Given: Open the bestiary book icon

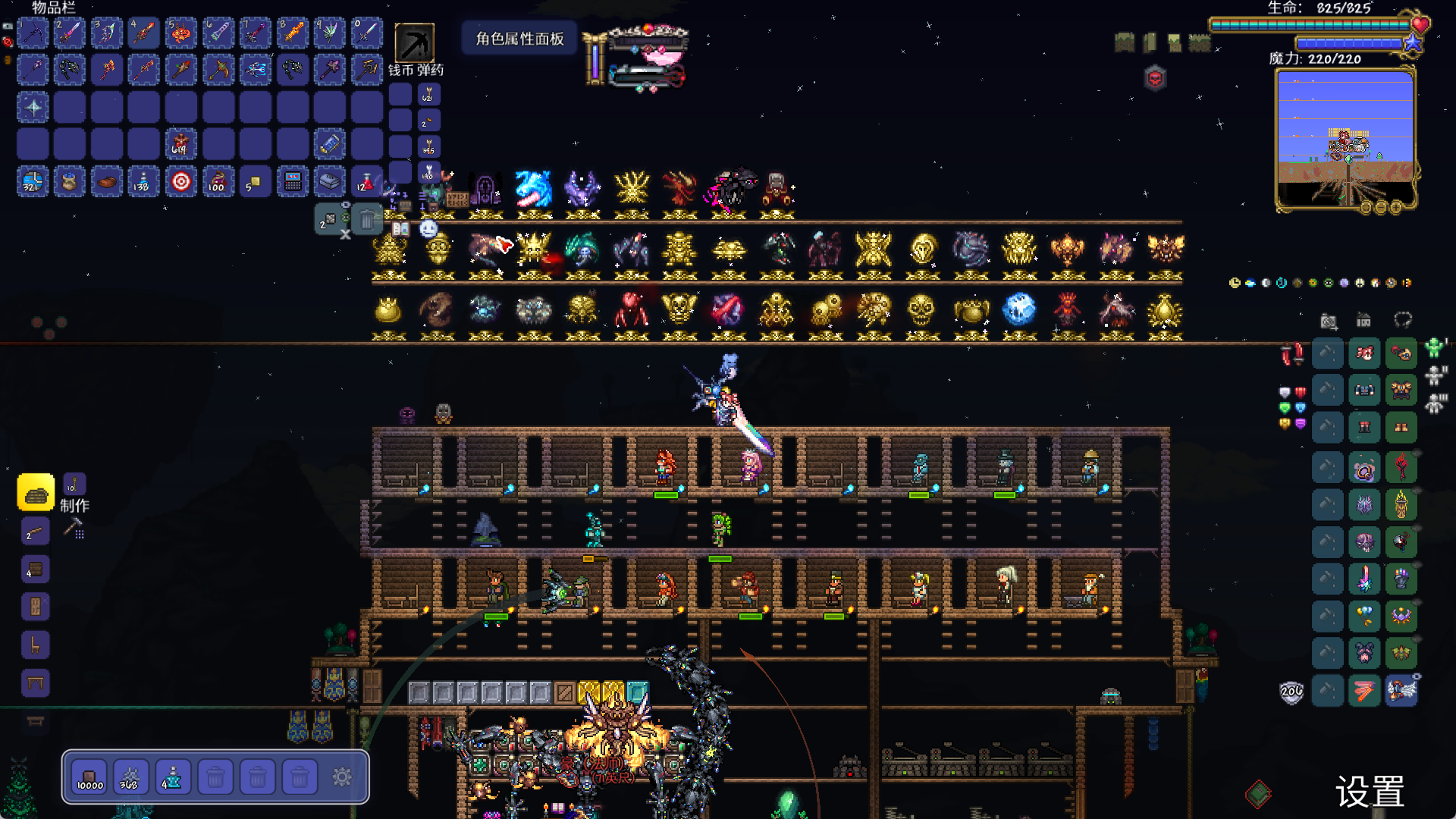Looking at the screenshot, I should point(400,229).
